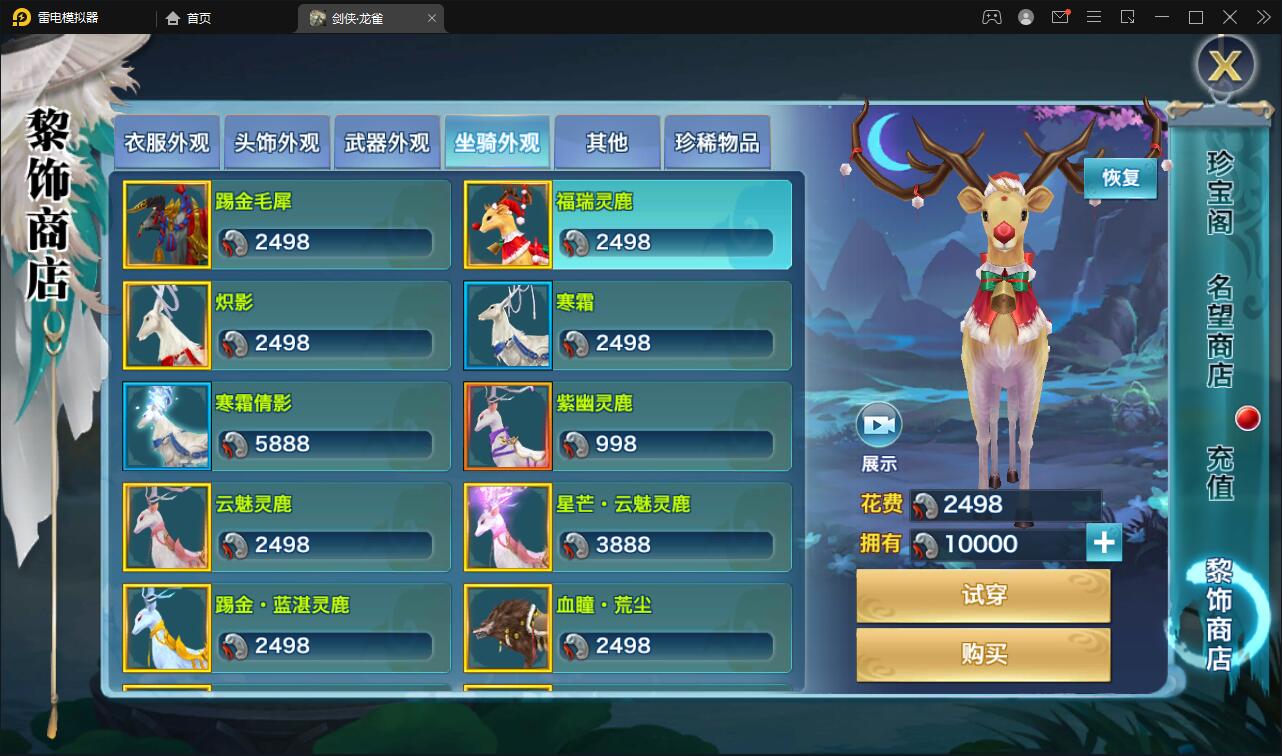Select the 寒霜倩影 mount thumbnail
This screenshot has height=756, width=1282.
tap(167, 426)
